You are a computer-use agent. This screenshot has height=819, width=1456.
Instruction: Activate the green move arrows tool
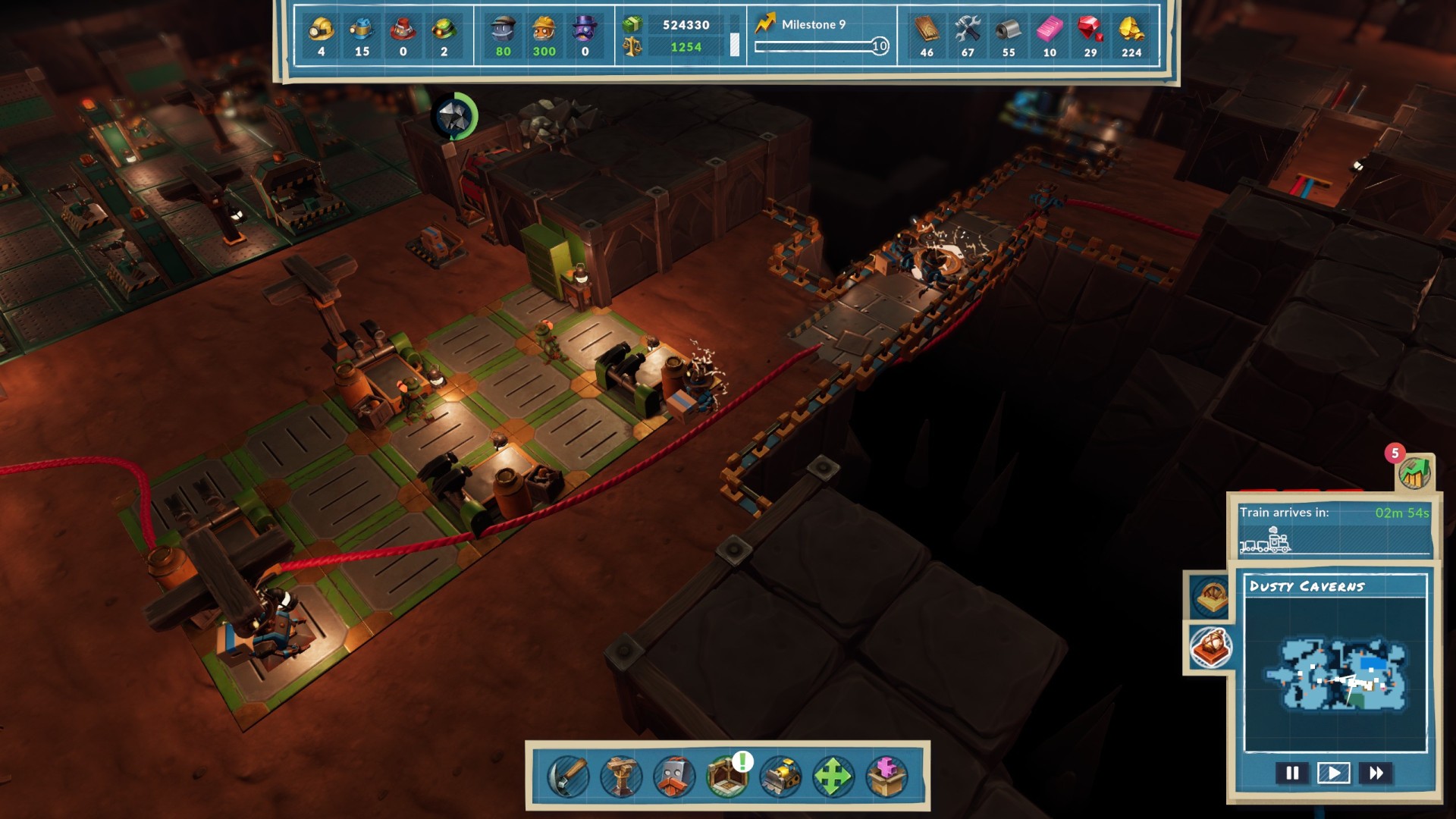coord(833,777)
